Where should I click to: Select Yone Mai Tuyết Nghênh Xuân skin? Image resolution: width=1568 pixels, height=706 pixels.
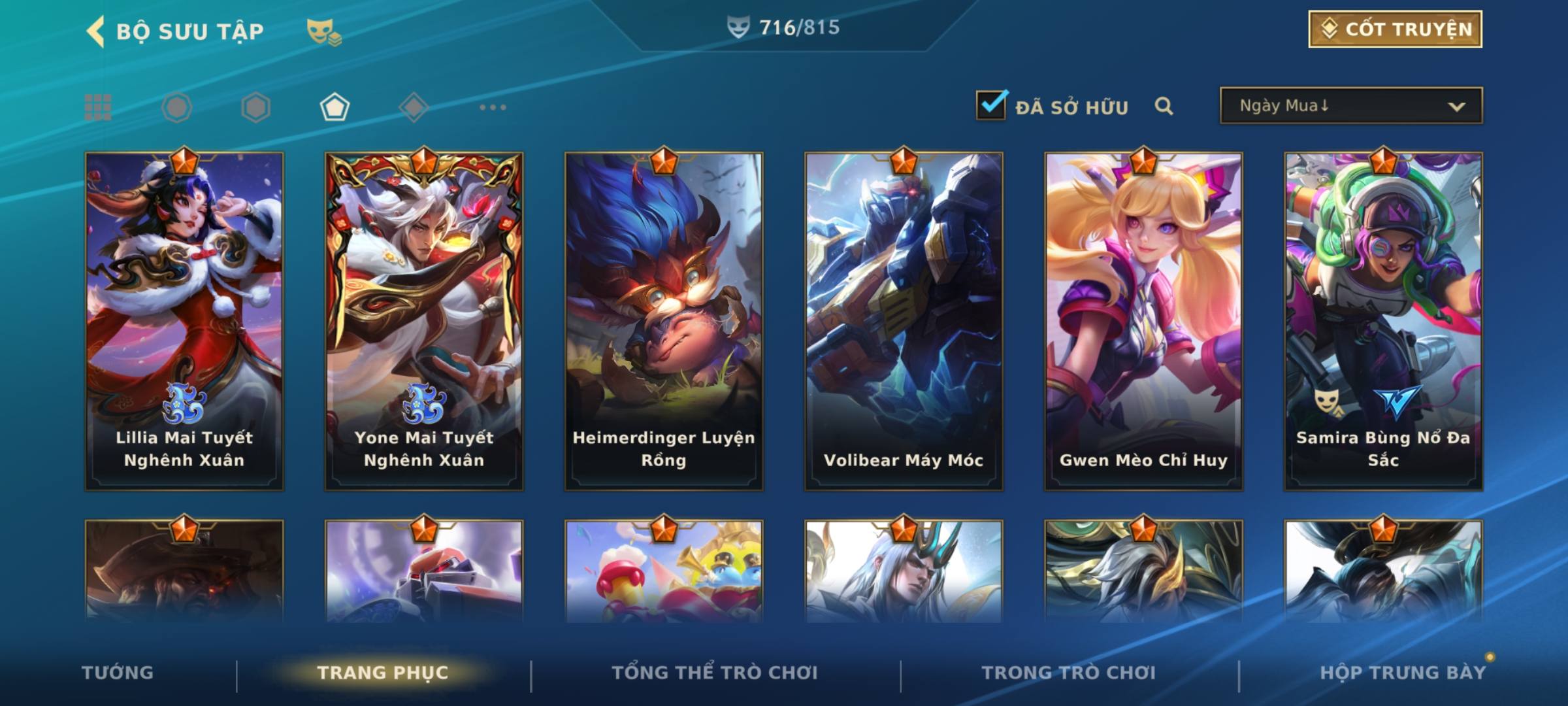click(x=424, y=320)
